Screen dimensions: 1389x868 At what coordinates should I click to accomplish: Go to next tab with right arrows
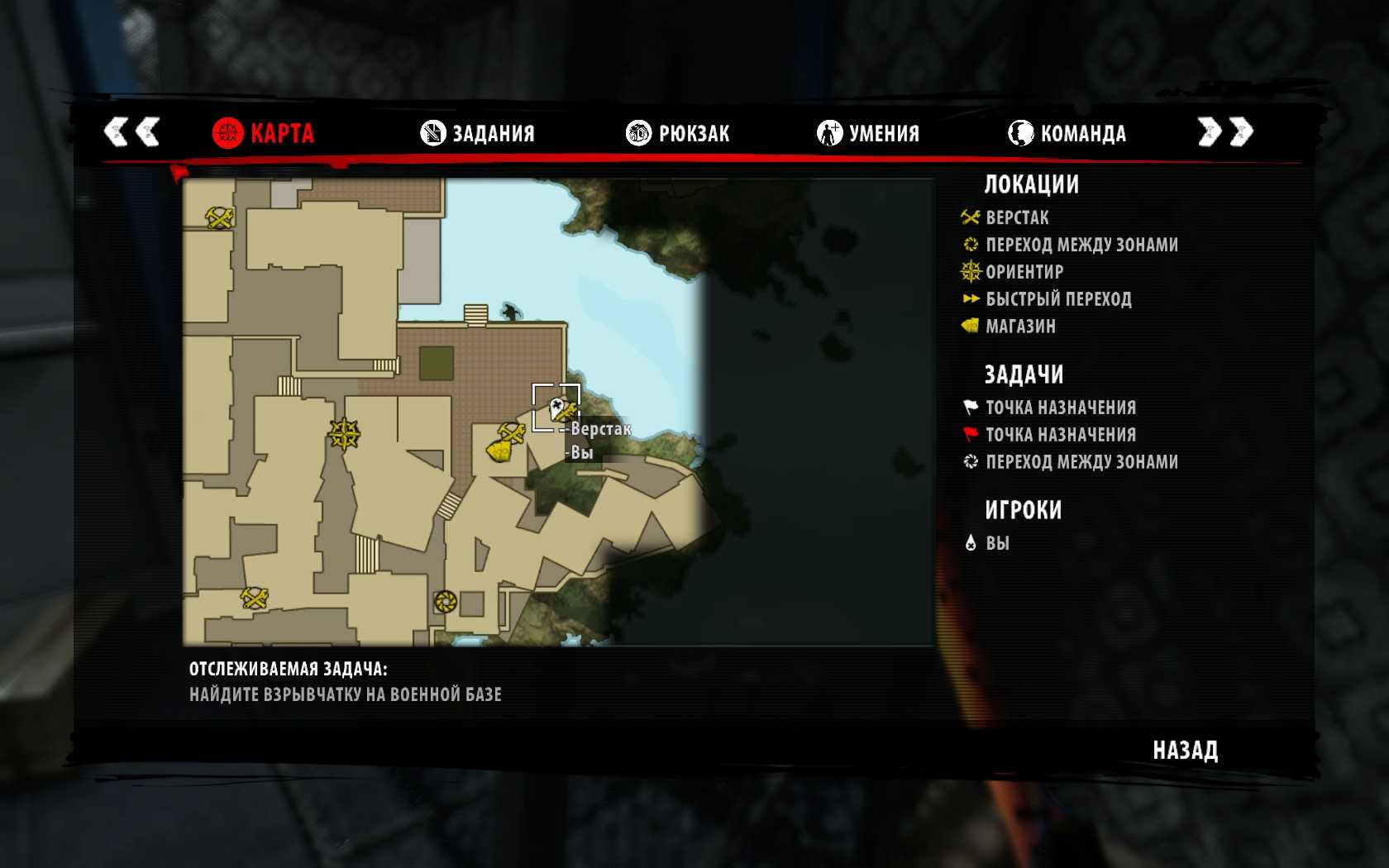(1225, 131)
